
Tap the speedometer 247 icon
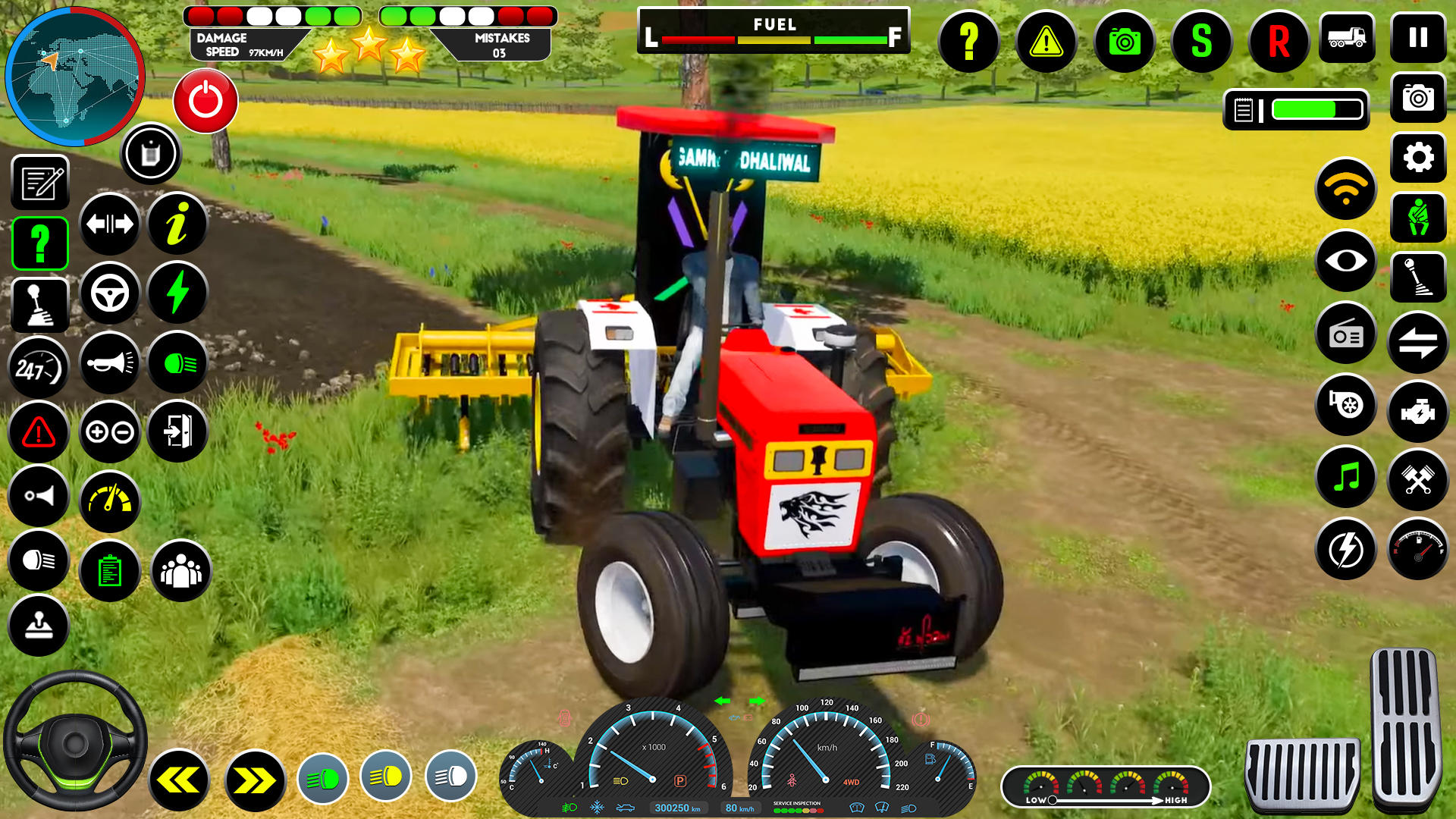[39, 367]
